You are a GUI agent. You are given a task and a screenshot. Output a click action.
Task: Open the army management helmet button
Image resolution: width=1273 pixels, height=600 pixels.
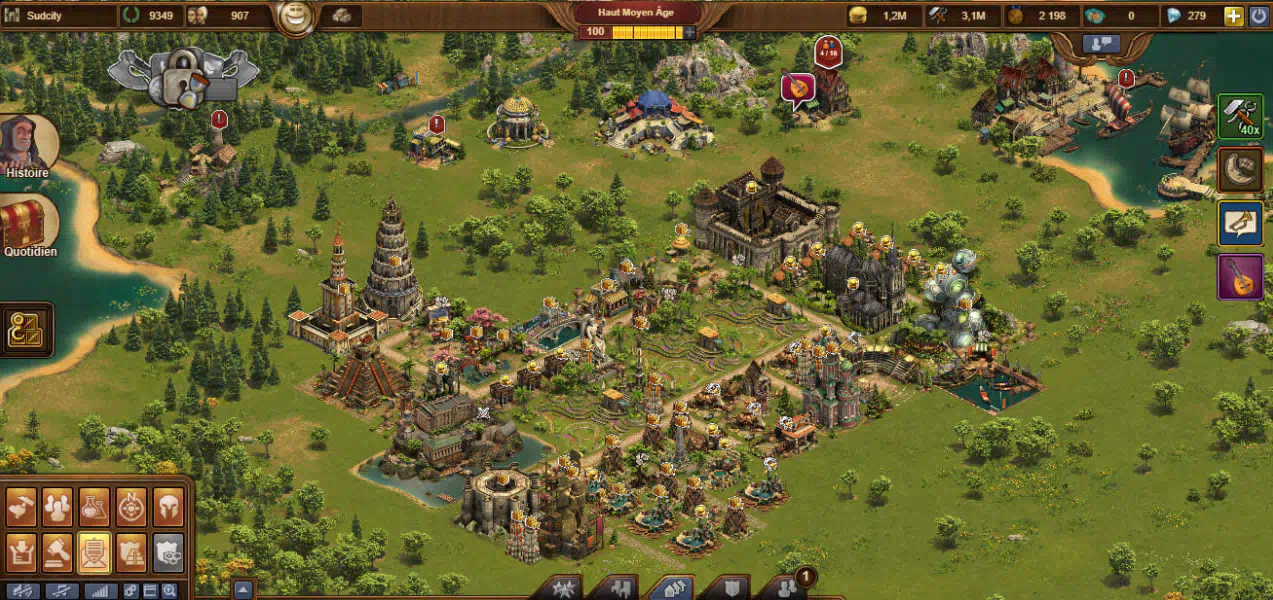click(x=168, y=508)
